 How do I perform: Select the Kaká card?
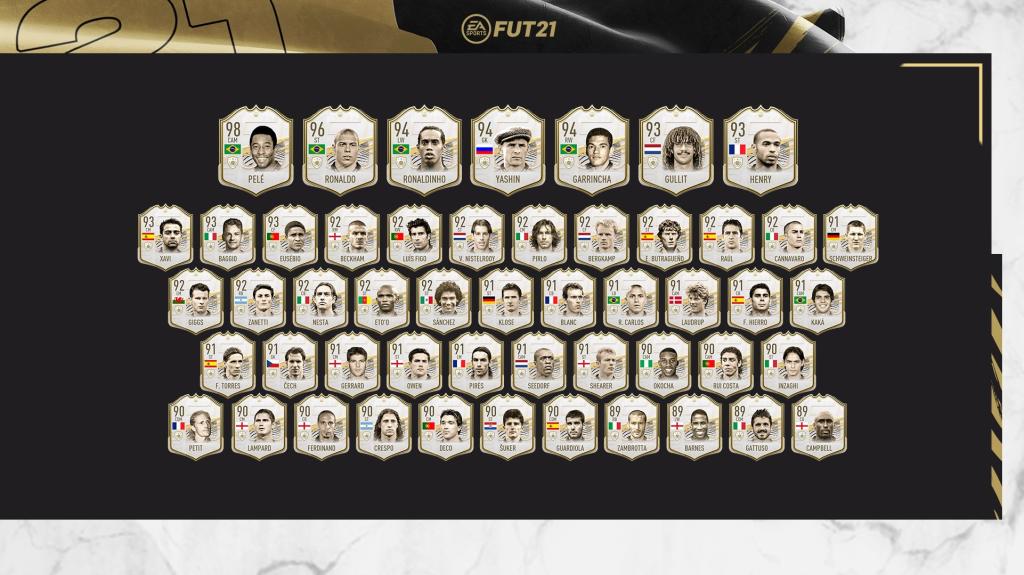[818, 300]
